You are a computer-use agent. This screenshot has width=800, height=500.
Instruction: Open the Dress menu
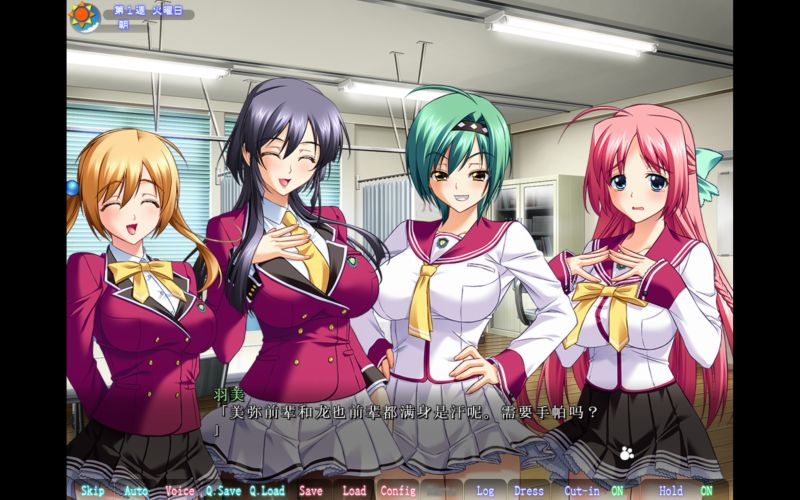529,491
